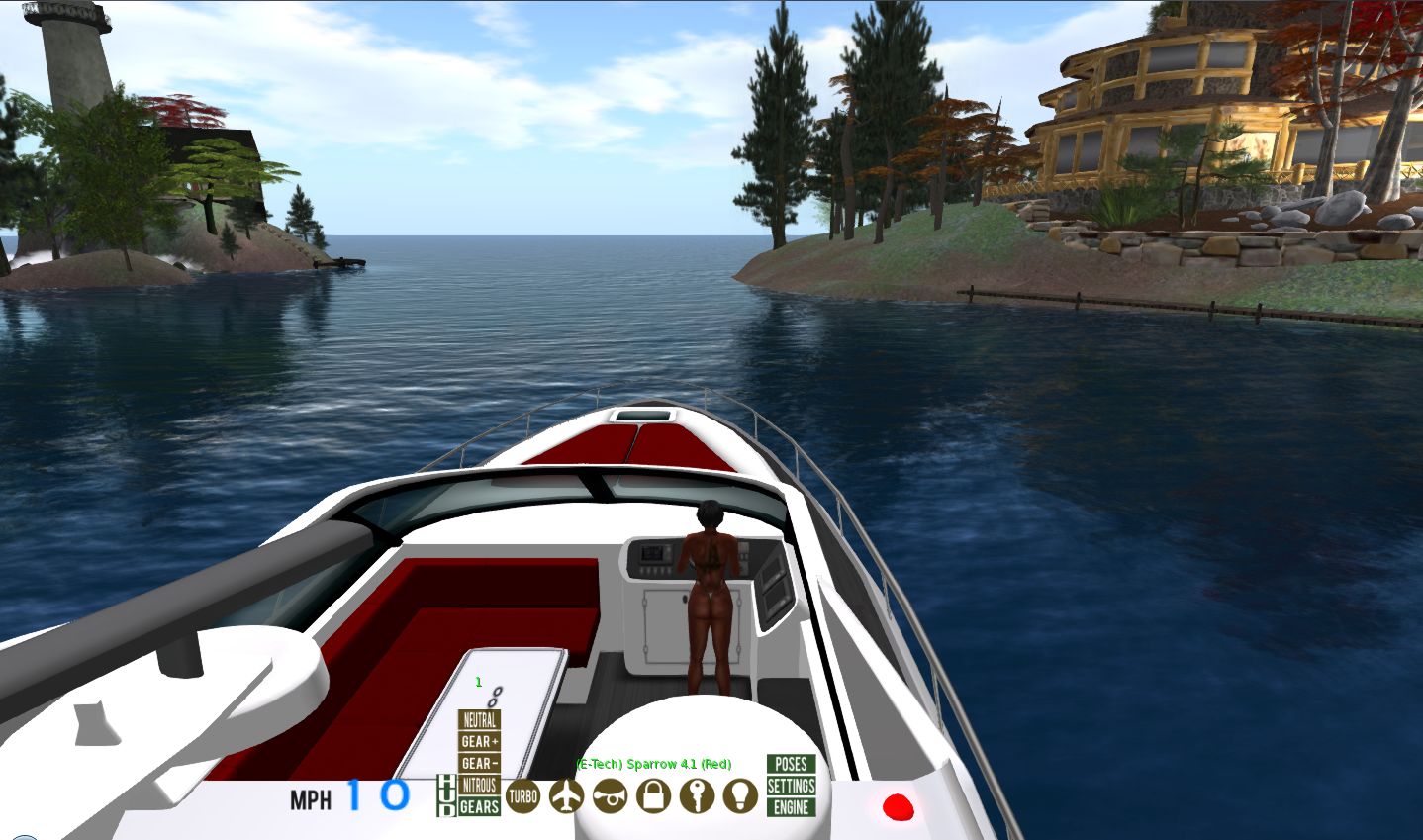The width and height of the screenshot is (1423, 840).
Task: Activate the Nitrous boost button
Action: click(x=480, y=786)
